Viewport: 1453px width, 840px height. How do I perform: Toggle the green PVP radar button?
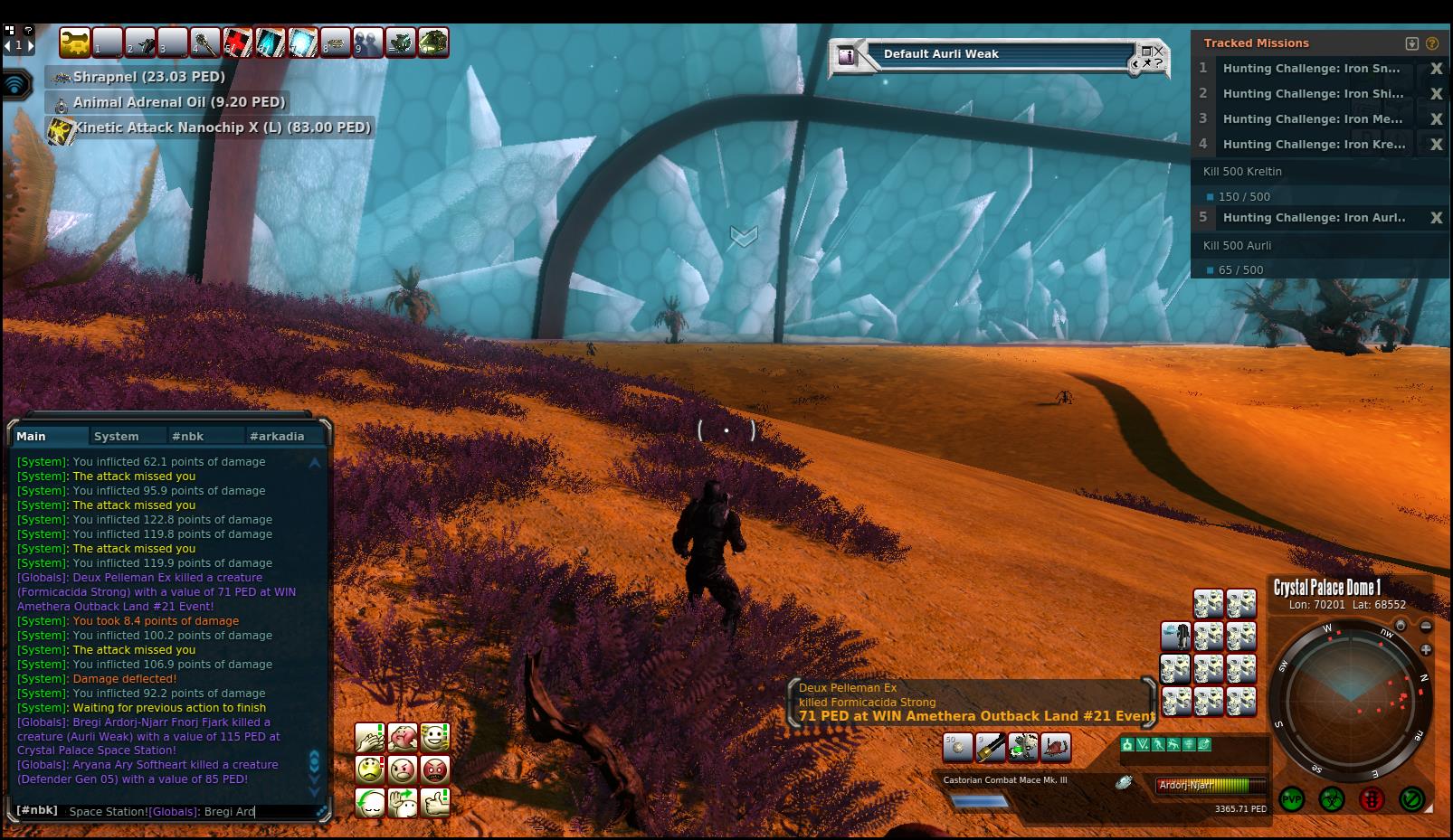1291,800
